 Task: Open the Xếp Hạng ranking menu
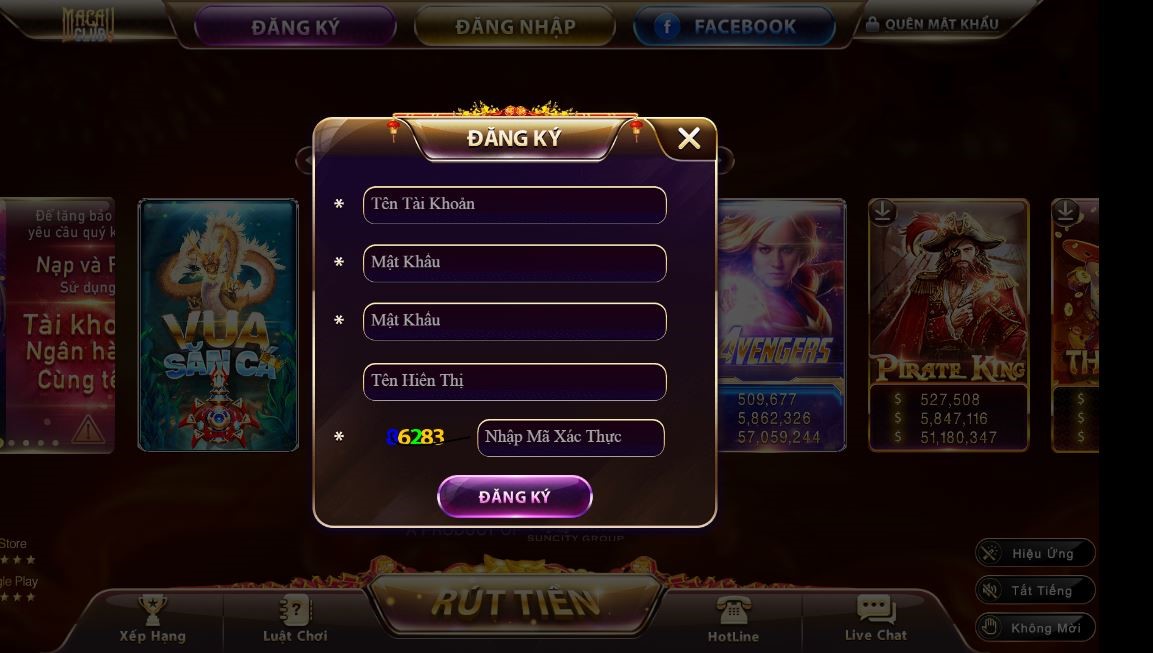pos(153,619)
